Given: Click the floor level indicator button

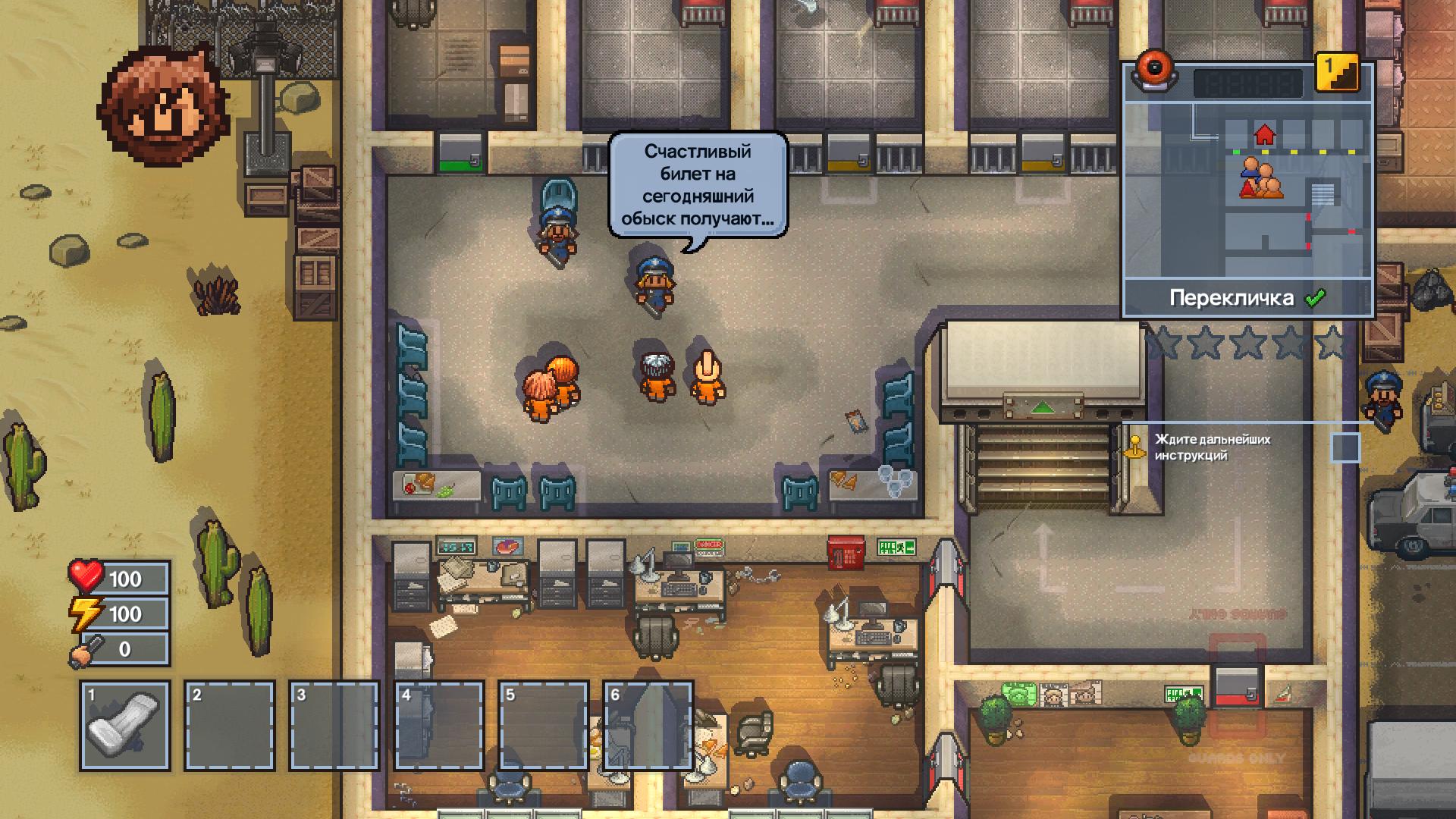Looking at the screenshot, I should [1336, 73].
